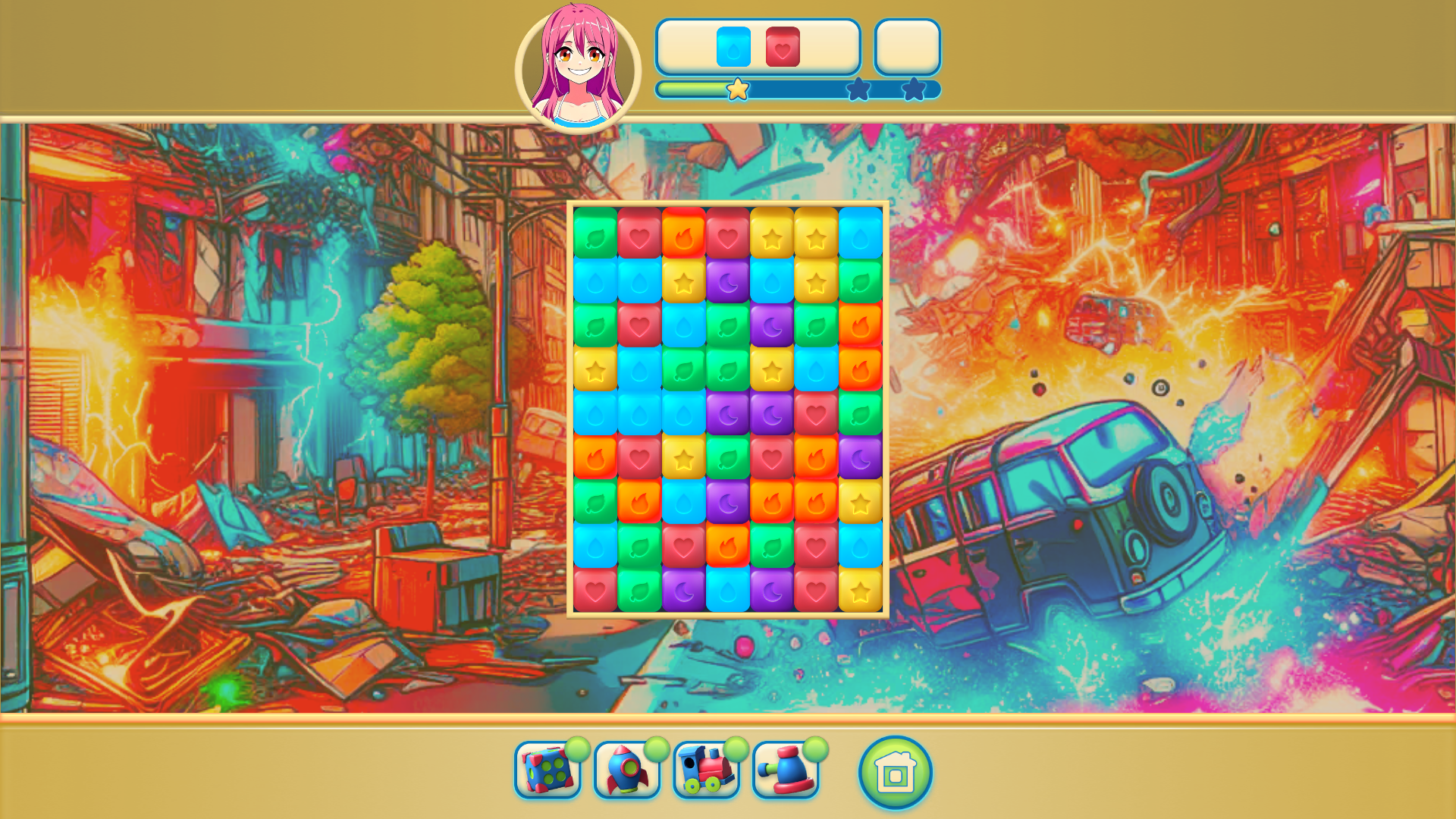Click the gold star on the progress bar
The width and height of the screenshot is (1456, 819).
point(736,90)
